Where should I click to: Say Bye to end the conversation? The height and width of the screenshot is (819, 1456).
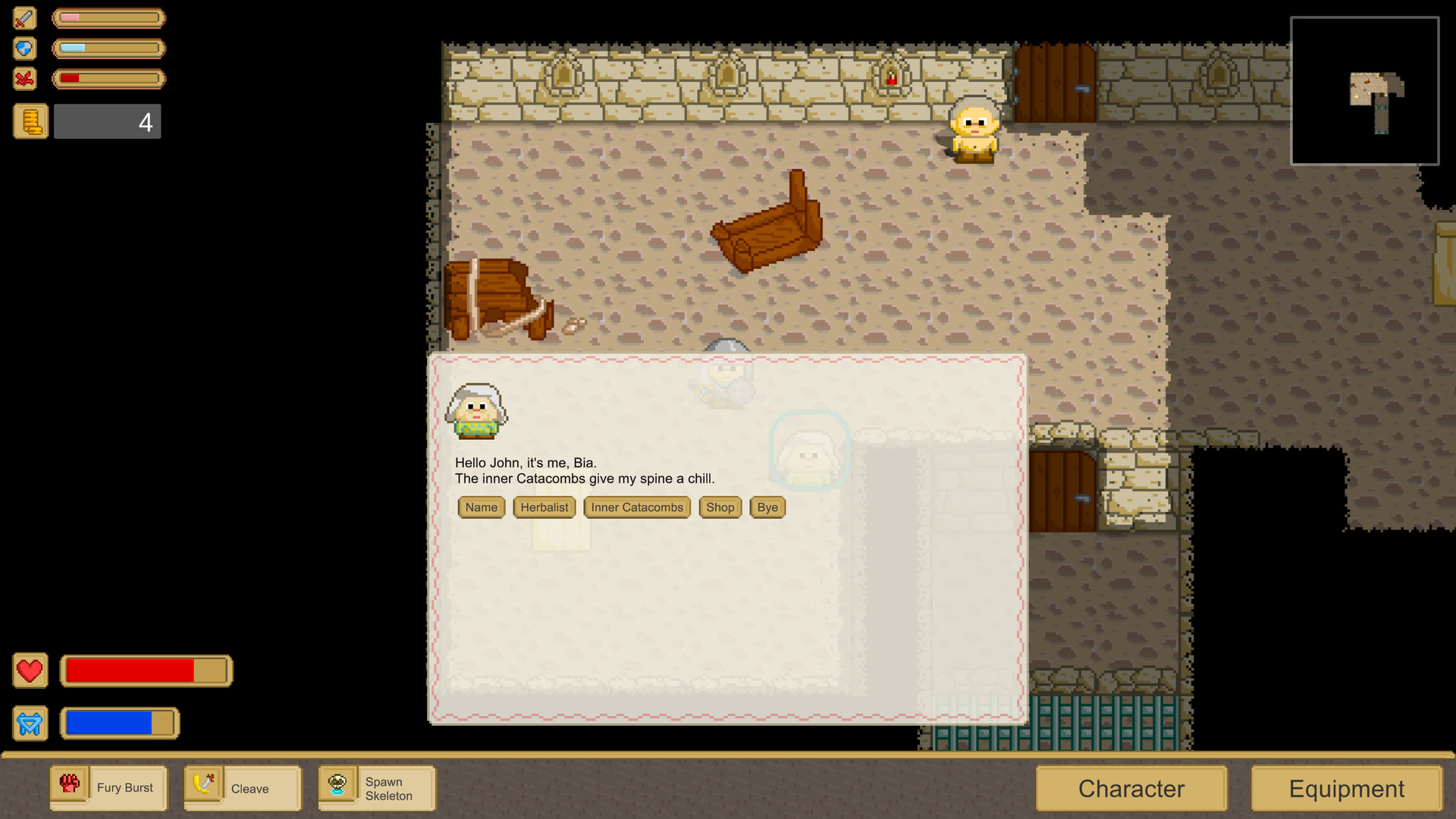click(767, 507)
